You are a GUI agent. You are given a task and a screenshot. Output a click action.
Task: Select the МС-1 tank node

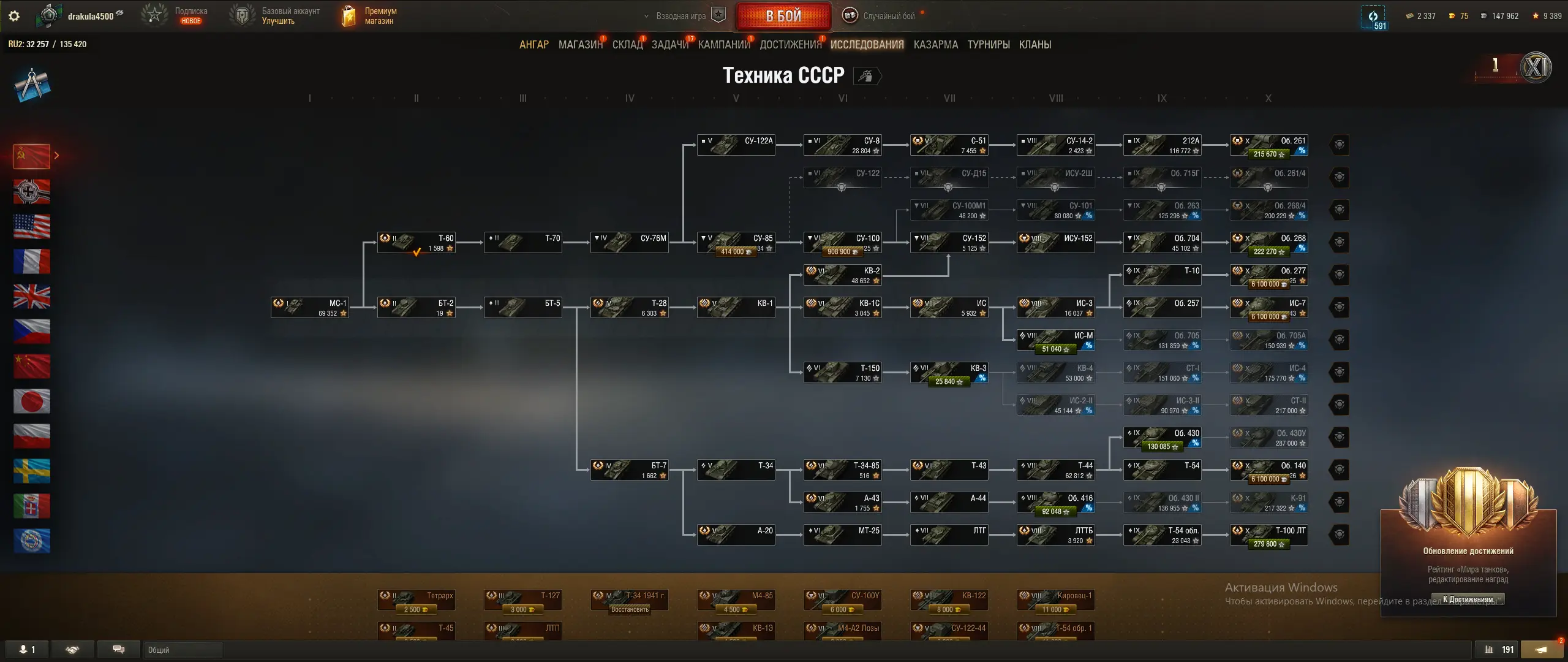310,307
